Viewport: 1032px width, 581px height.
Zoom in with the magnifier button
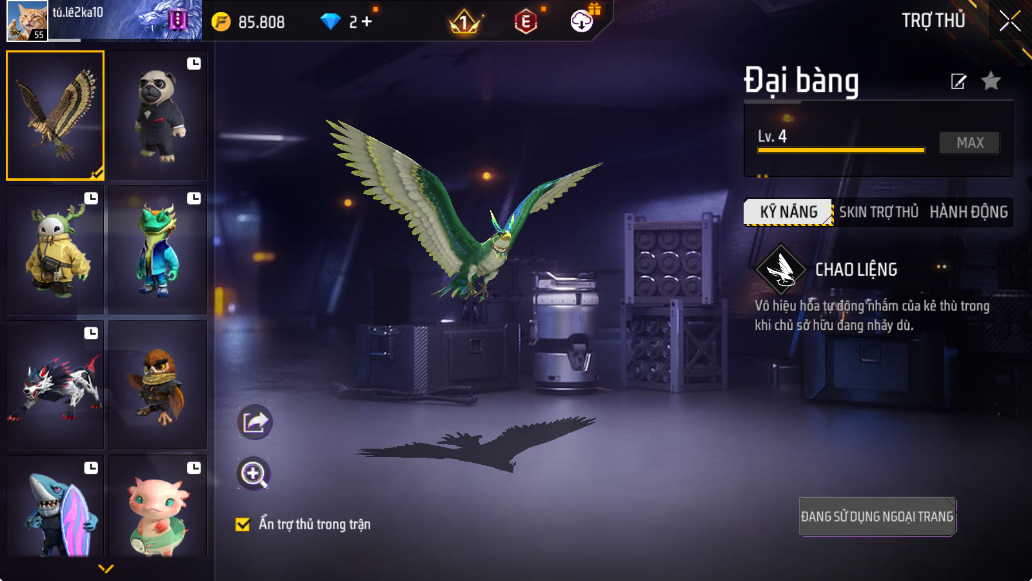coord(255,474)
